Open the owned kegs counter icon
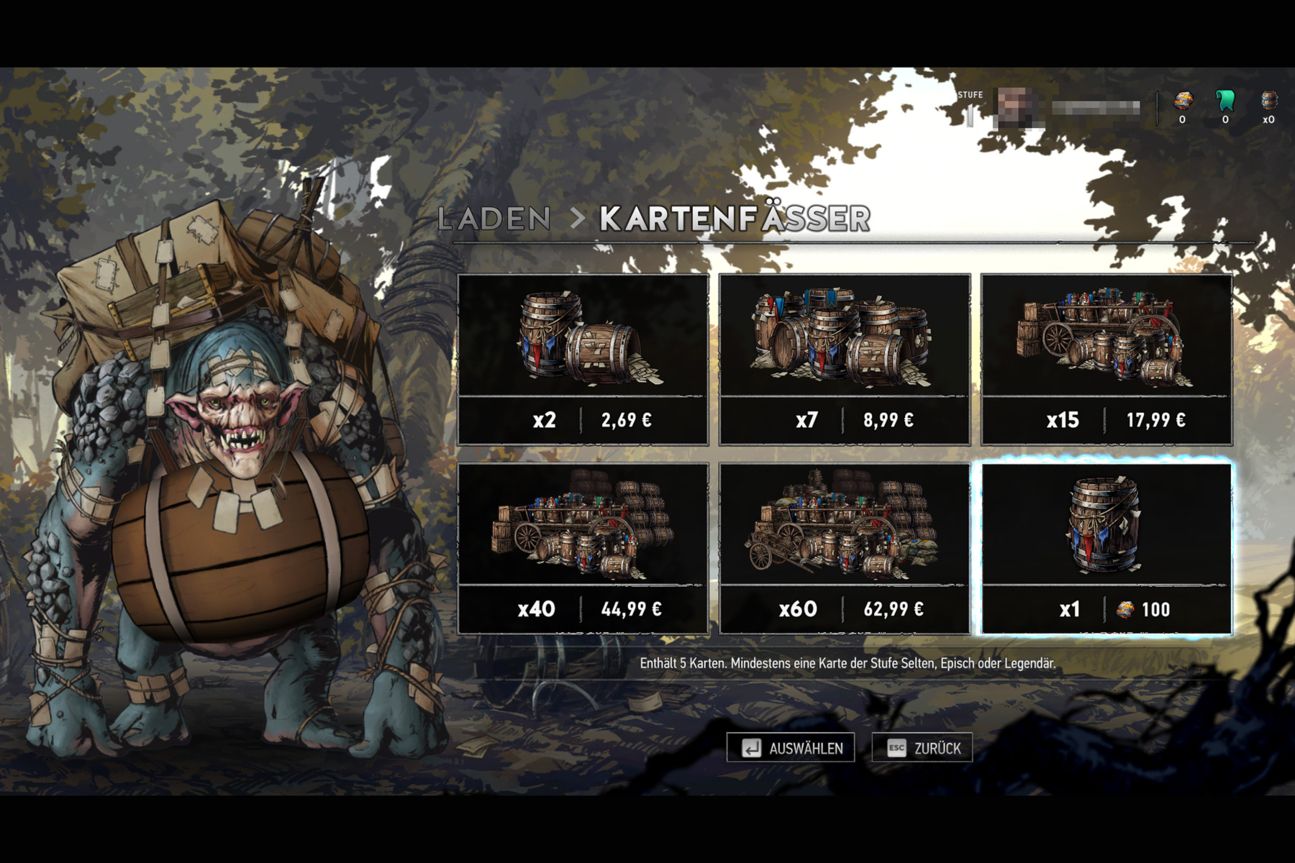The width and height of the screenshot is (1295, 863). [1269, 100]
